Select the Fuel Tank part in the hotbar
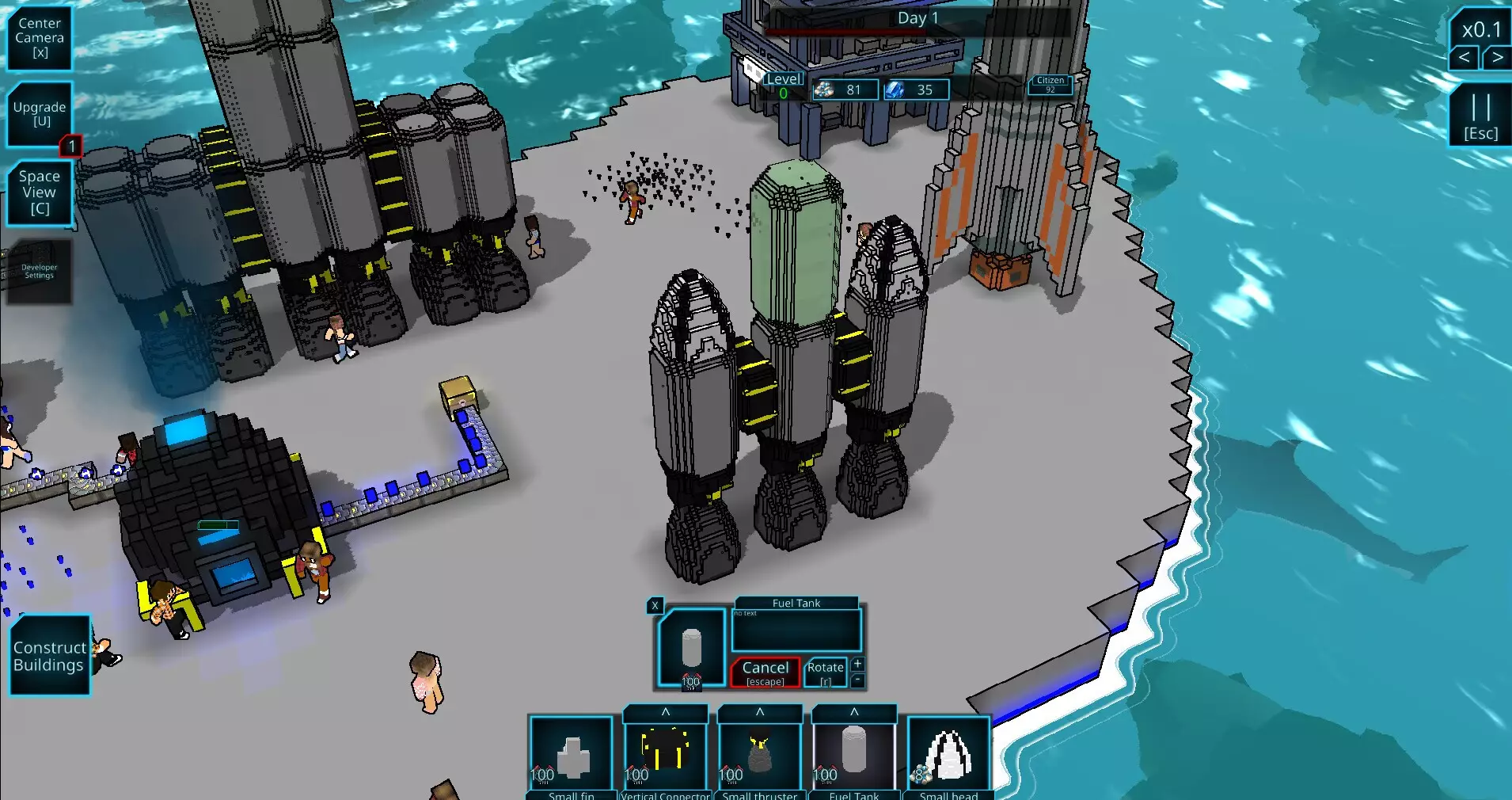Screen dimensions: 1512x800 (854, 756)
